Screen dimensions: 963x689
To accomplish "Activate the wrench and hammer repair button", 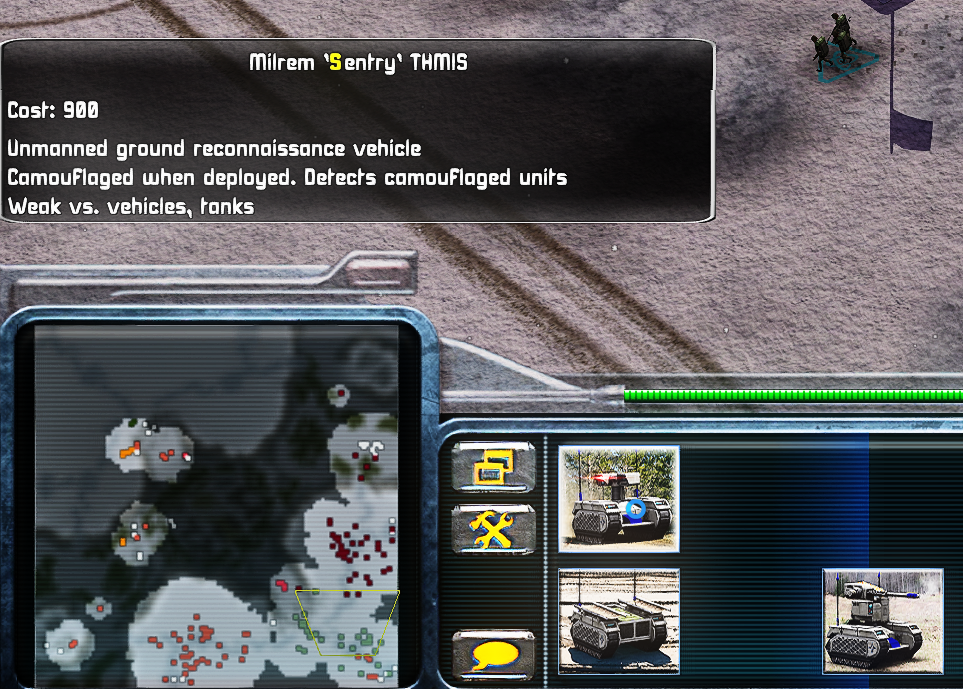I will tap(493, 528).
